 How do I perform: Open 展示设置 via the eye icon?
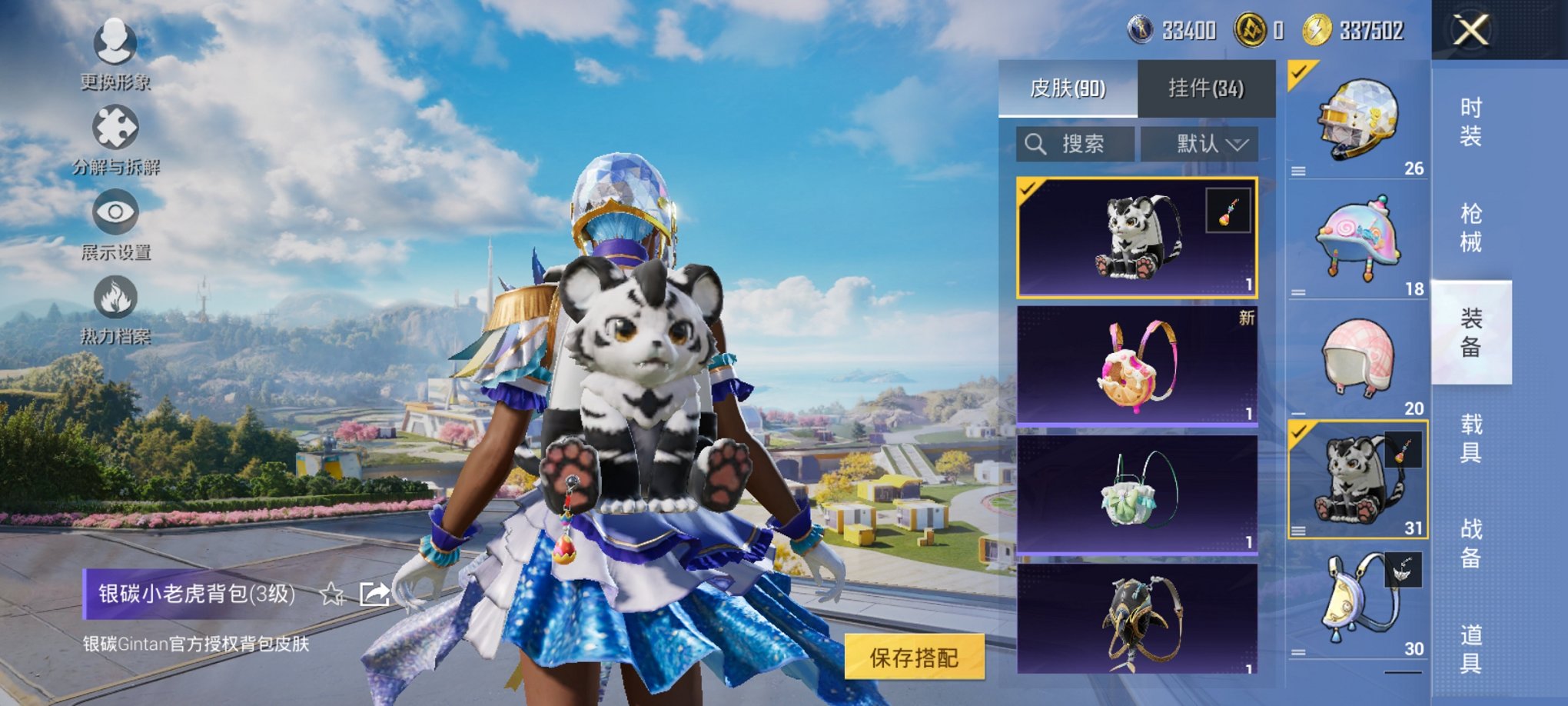pos(115,211)
